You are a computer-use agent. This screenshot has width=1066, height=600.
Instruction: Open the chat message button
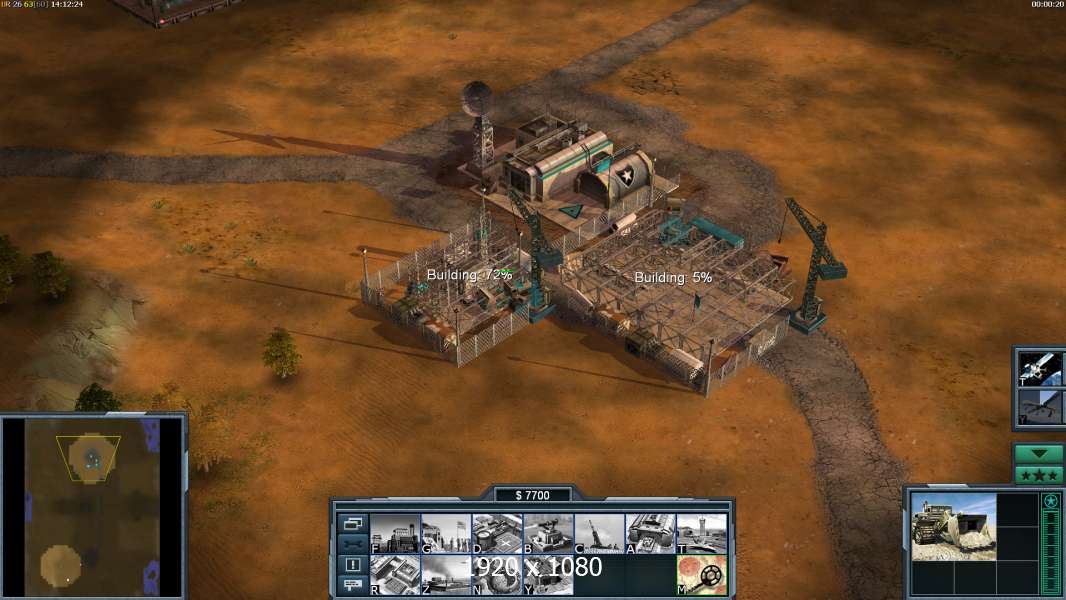(353, 586)
